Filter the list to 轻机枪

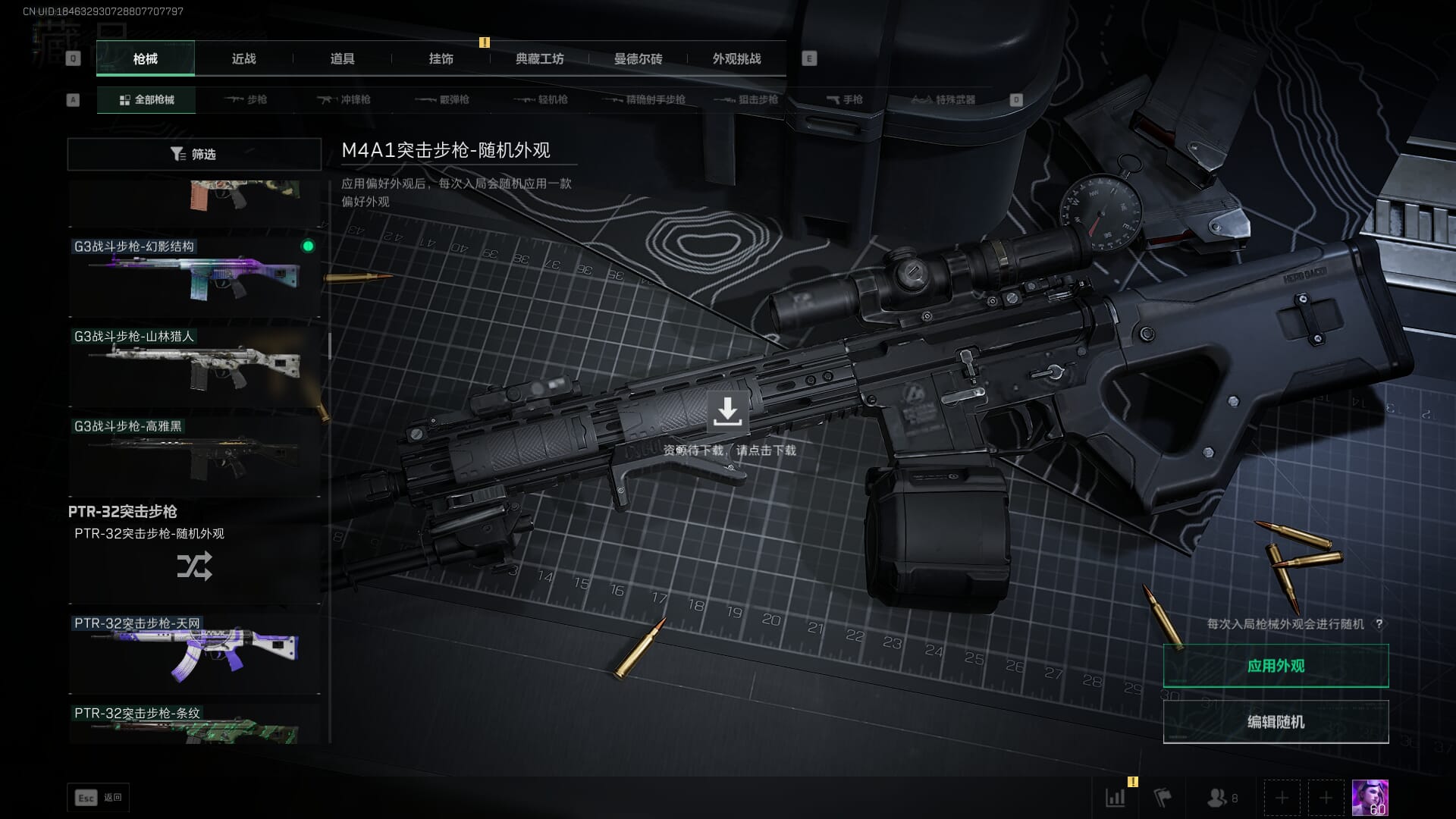[x=541, y=99]
